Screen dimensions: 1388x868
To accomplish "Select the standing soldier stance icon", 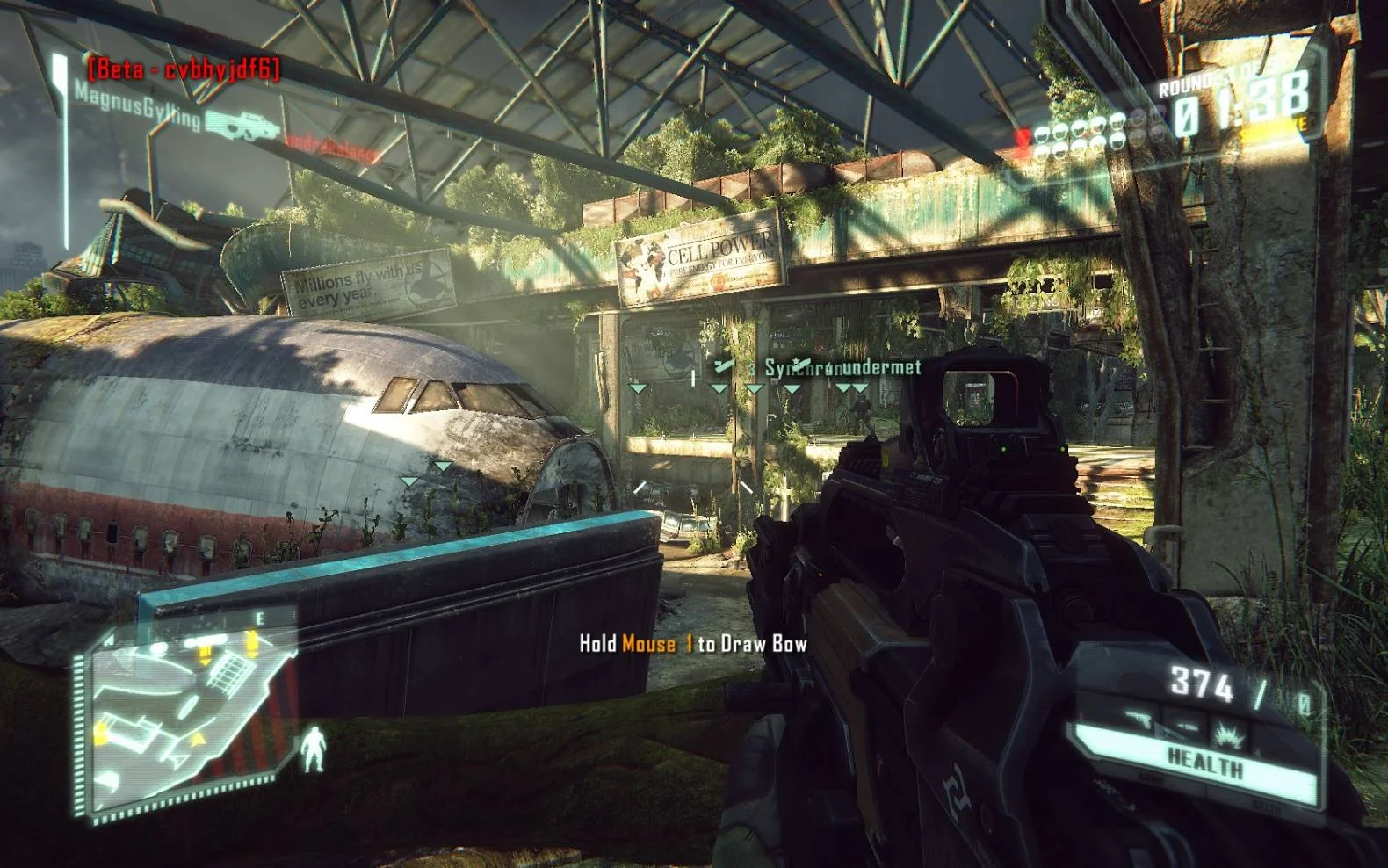I will [313, 749].
